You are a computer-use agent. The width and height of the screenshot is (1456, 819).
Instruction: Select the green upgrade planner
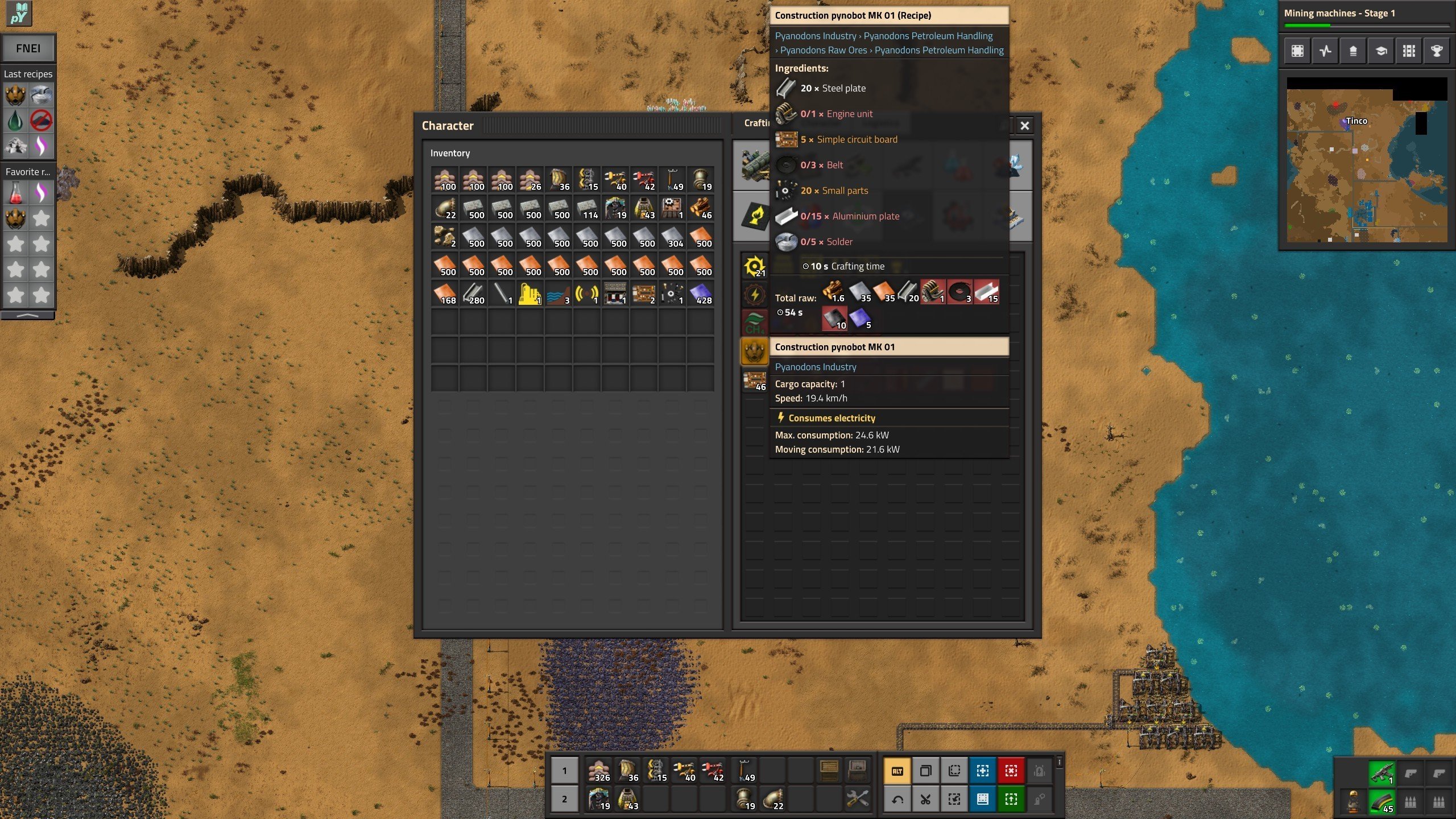coord(1012,800)
